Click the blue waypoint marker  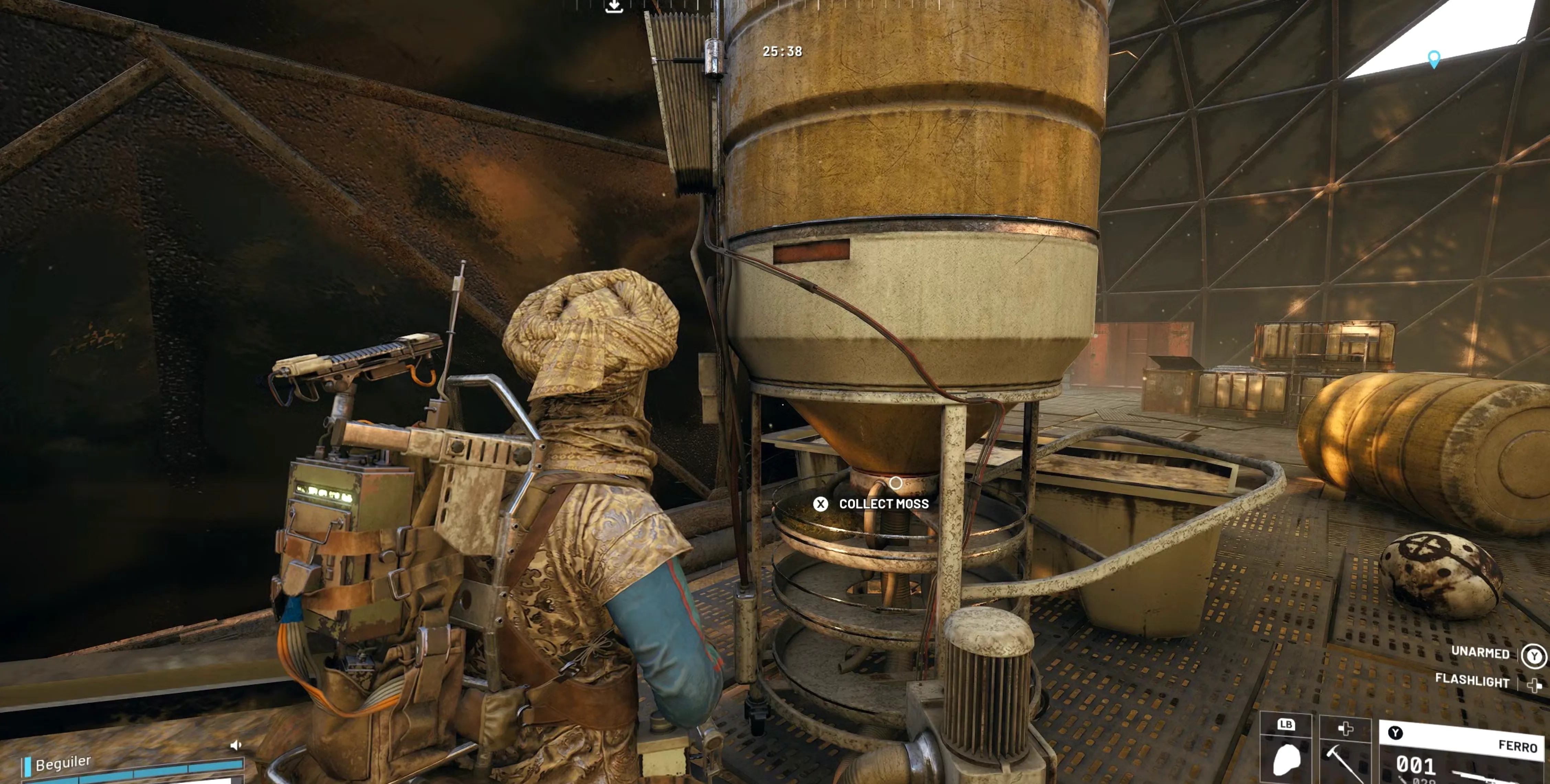point(1434,59)
